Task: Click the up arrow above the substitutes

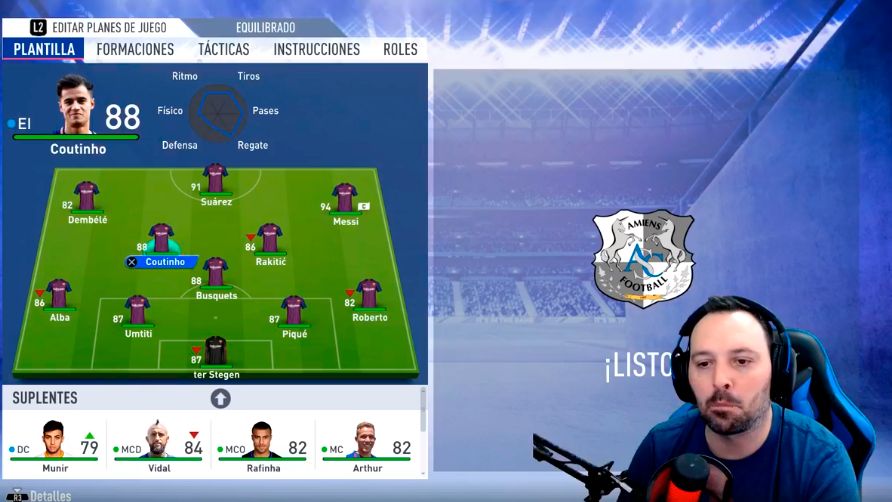Action: (220, 398)
